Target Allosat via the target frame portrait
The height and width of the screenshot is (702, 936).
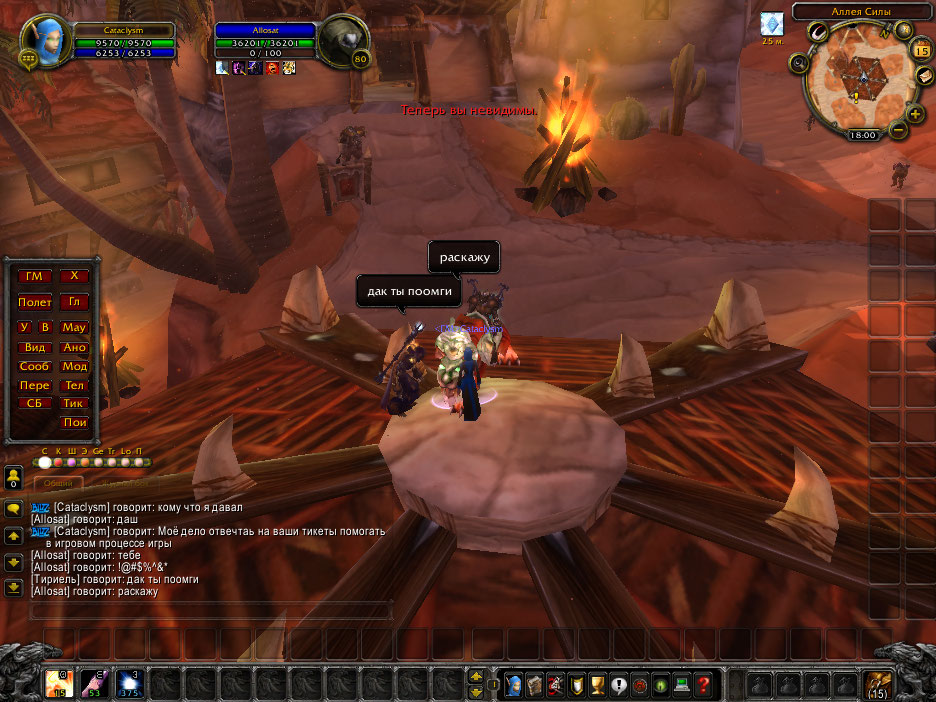[x=347, y=43]
